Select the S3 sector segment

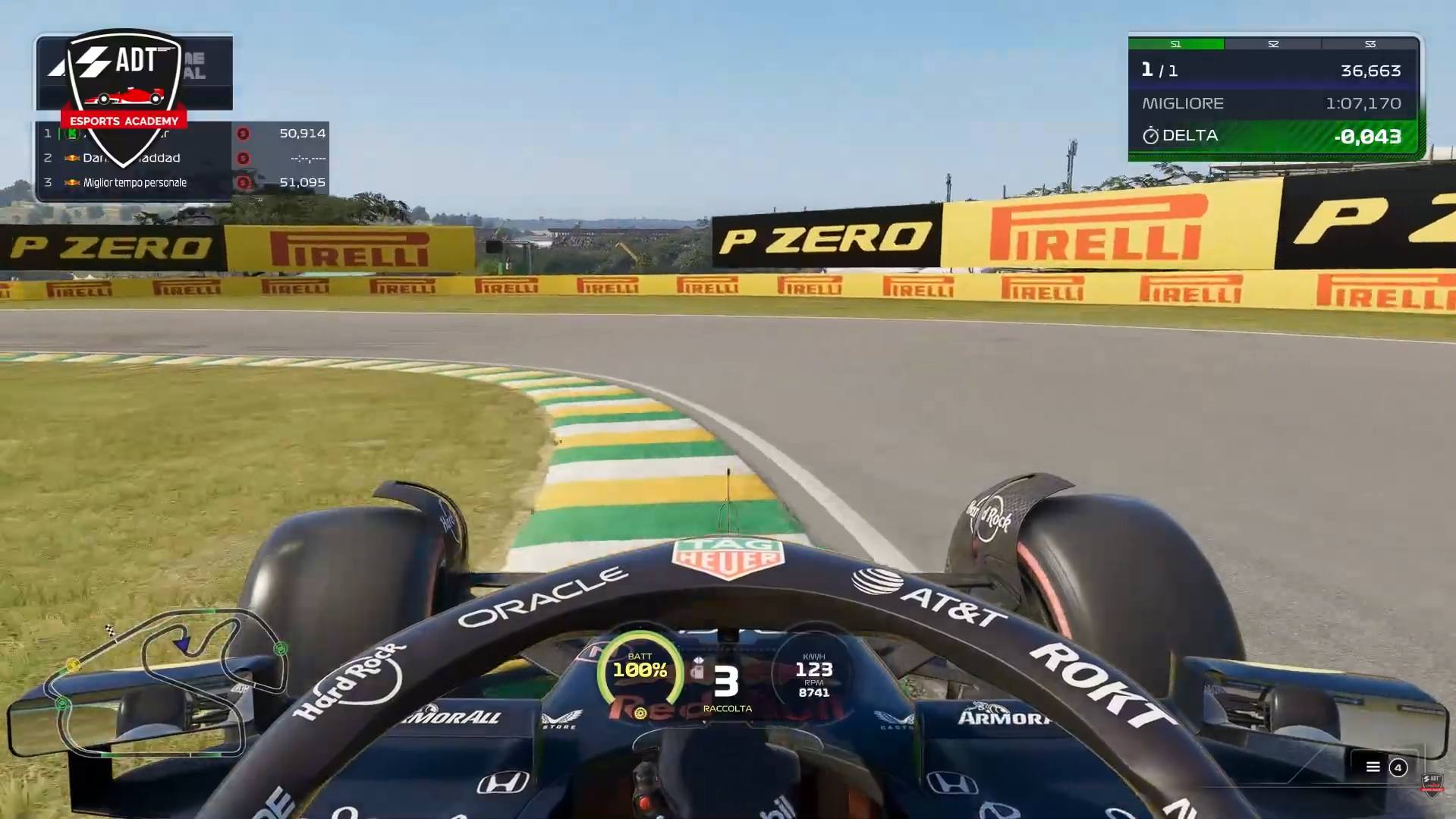(1370, 44)
